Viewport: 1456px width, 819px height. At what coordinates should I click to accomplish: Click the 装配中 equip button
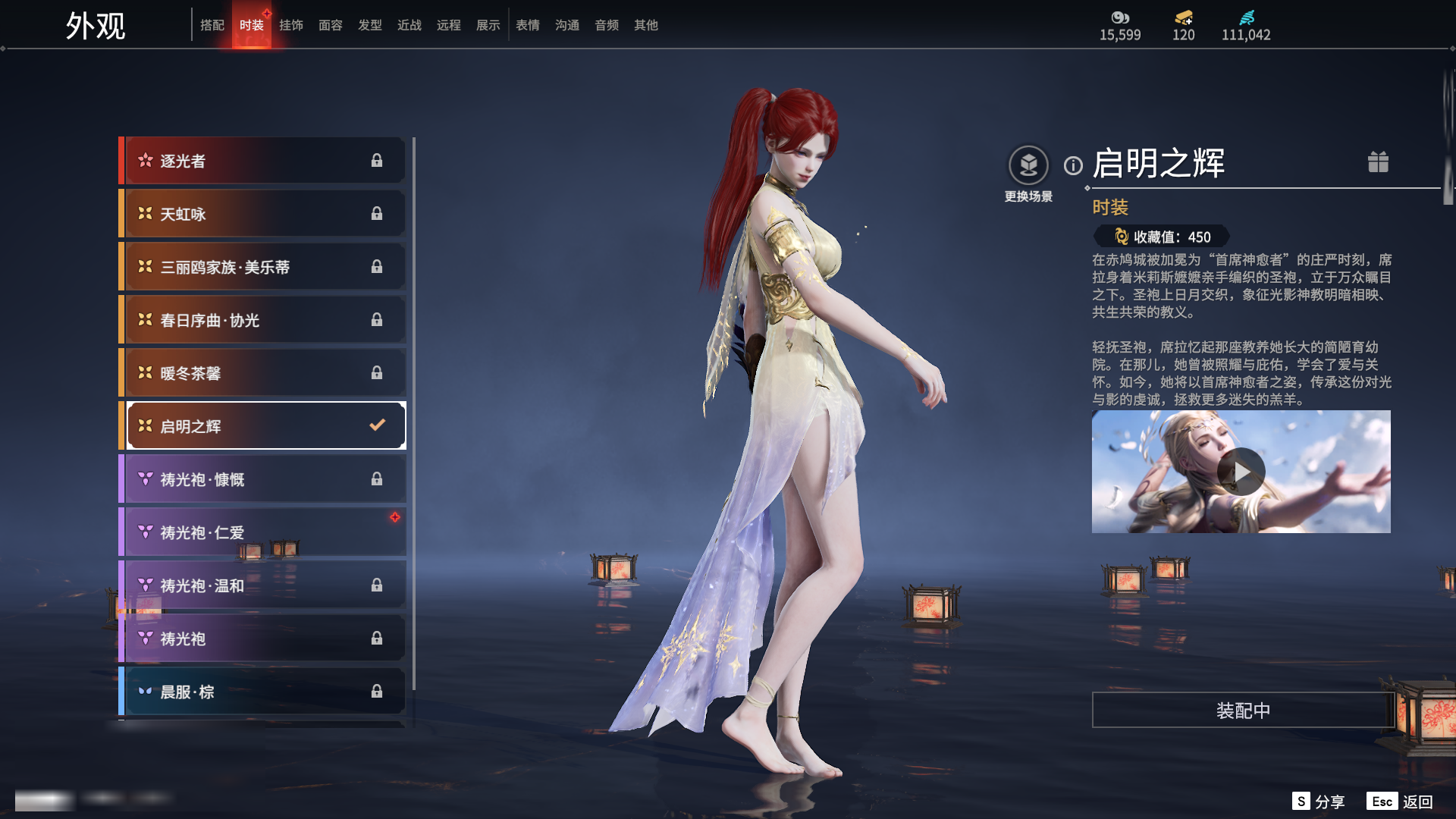pyautogui.click(x=1243, y=711)
